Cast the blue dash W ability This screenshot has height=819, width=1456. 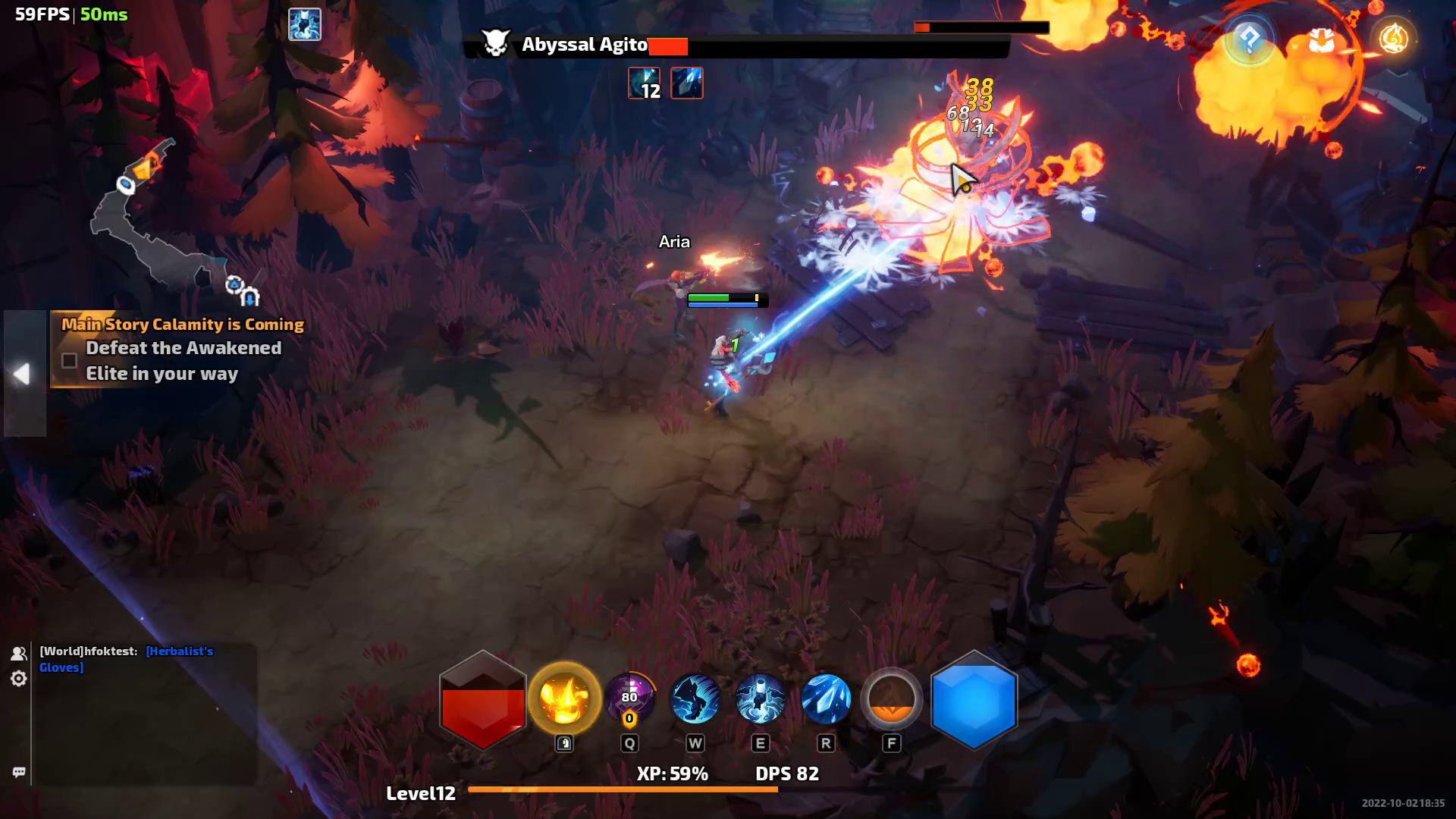click(x=695, y=698)
